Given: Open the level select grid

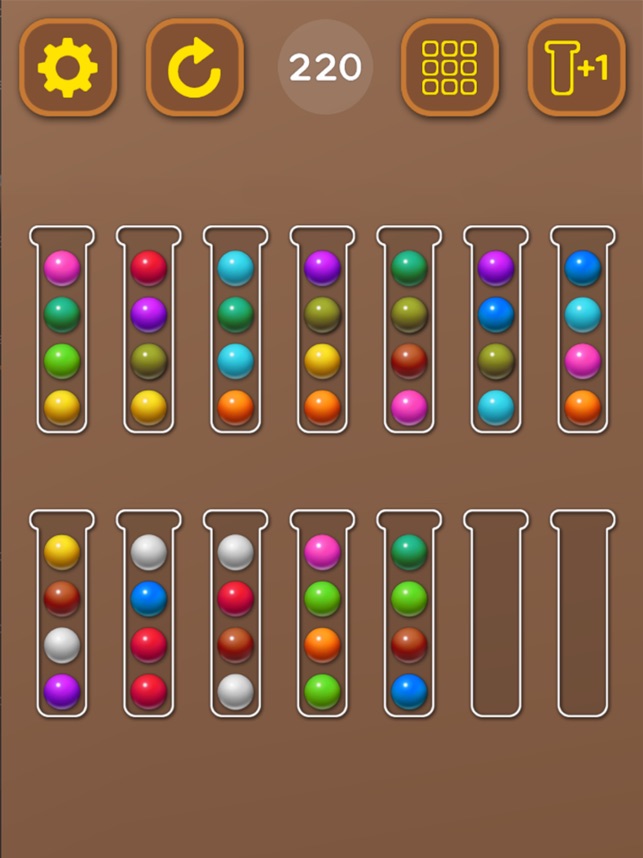Looking at the screenshot, I should pyautogui.click(x=449, y=67).
